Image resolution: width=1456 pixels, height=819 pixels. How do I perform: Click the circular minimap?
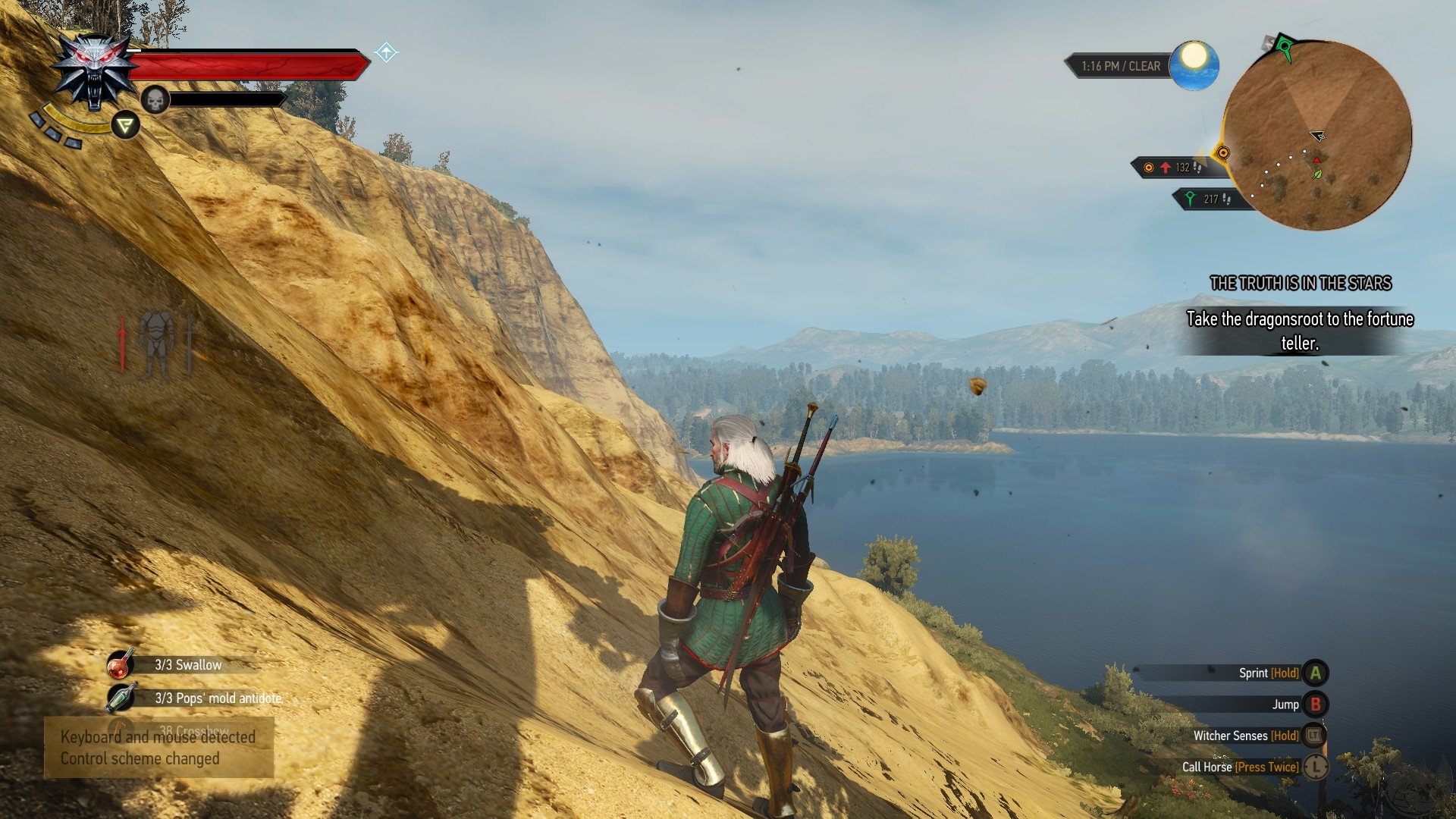point(1316,136)
